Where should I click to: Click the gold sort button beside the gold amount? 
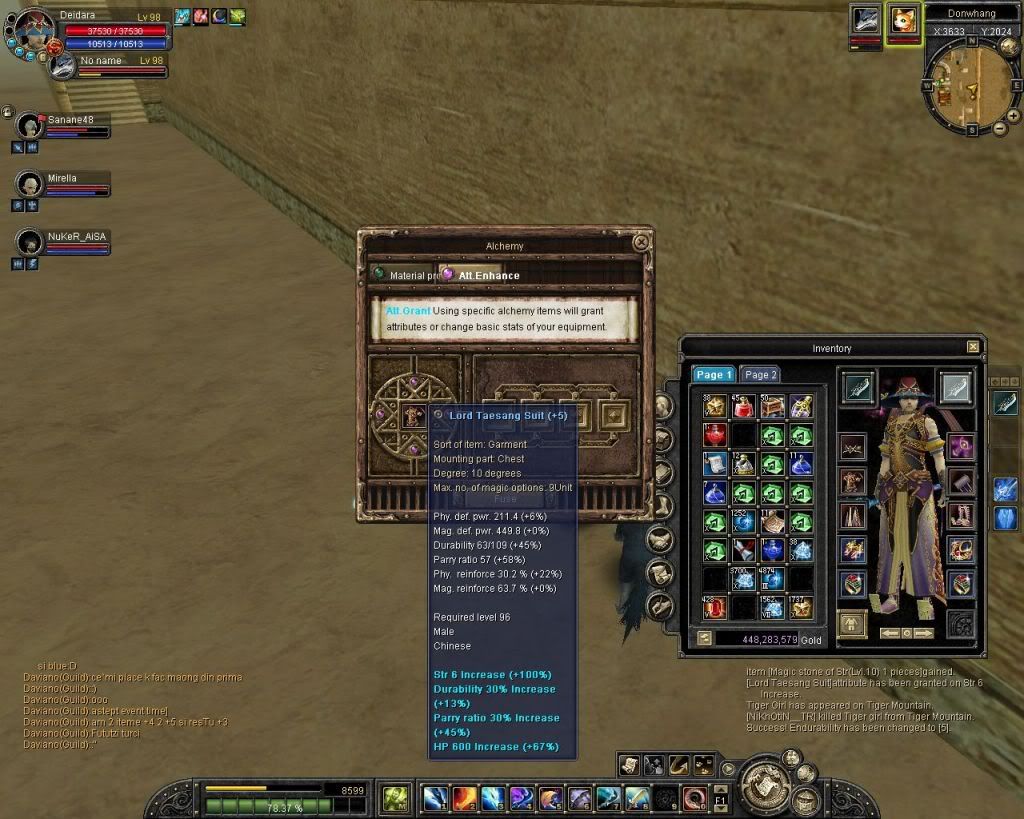coord(704,639)
